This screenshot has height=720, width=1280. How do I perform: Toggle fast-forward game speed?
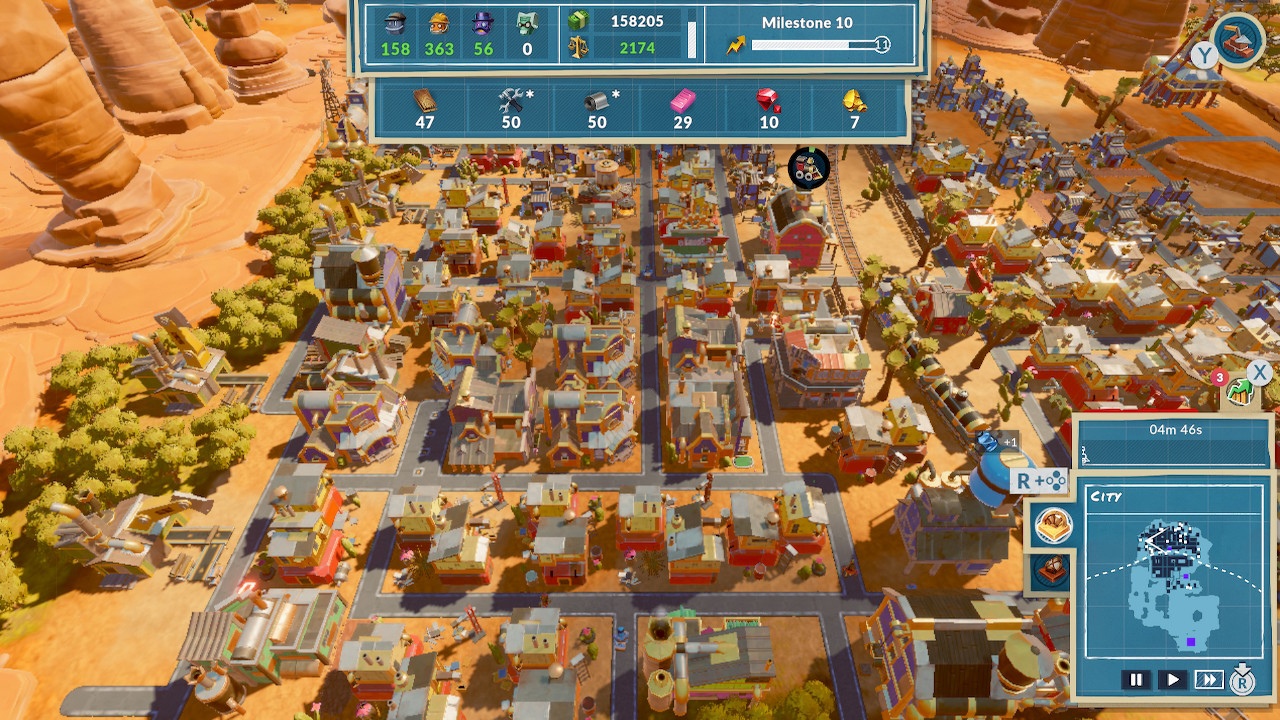coord(1208,679)
